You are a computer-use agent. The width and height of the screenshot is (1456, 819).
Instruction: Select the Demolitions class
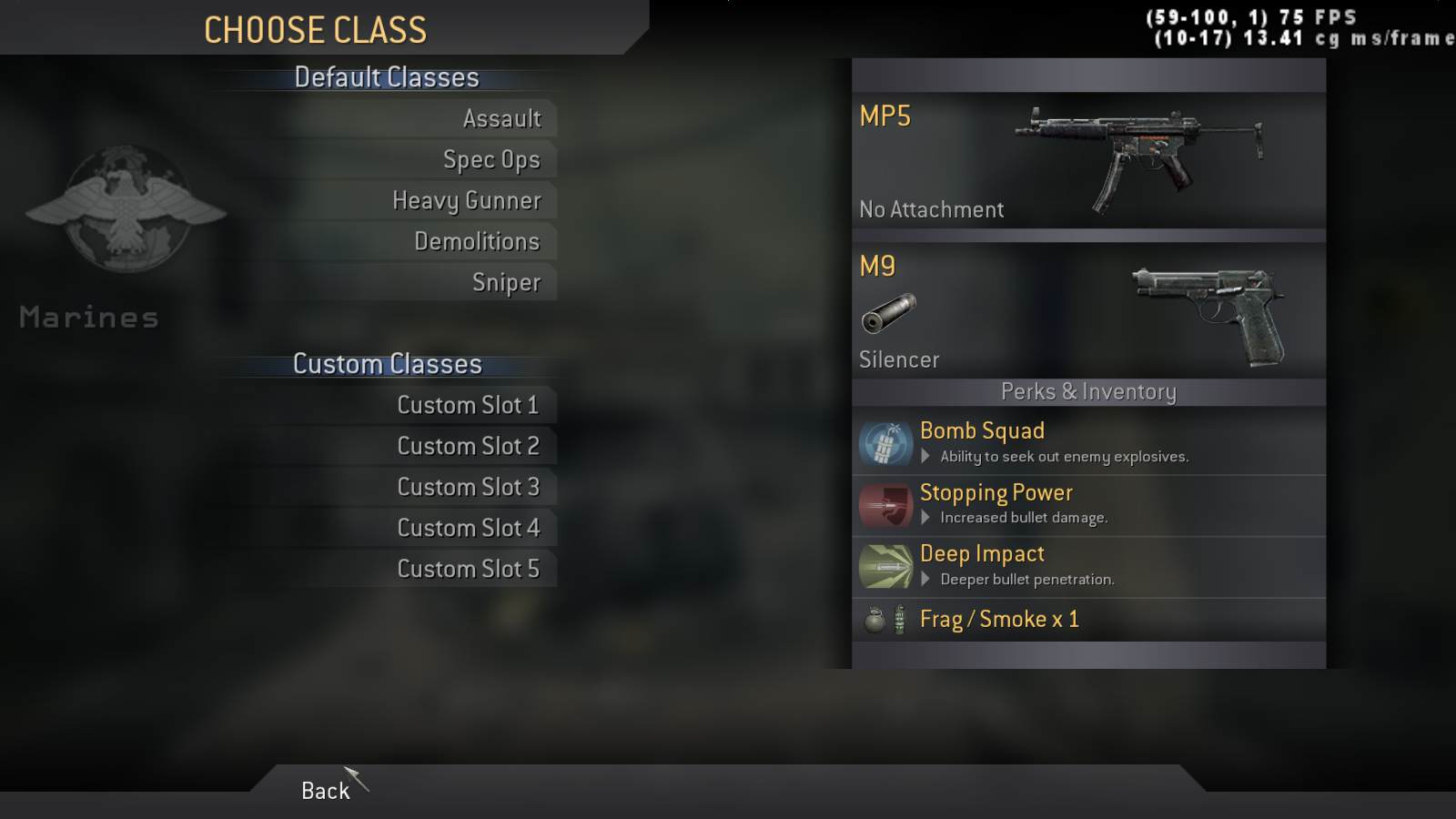[x=477, y=241]
